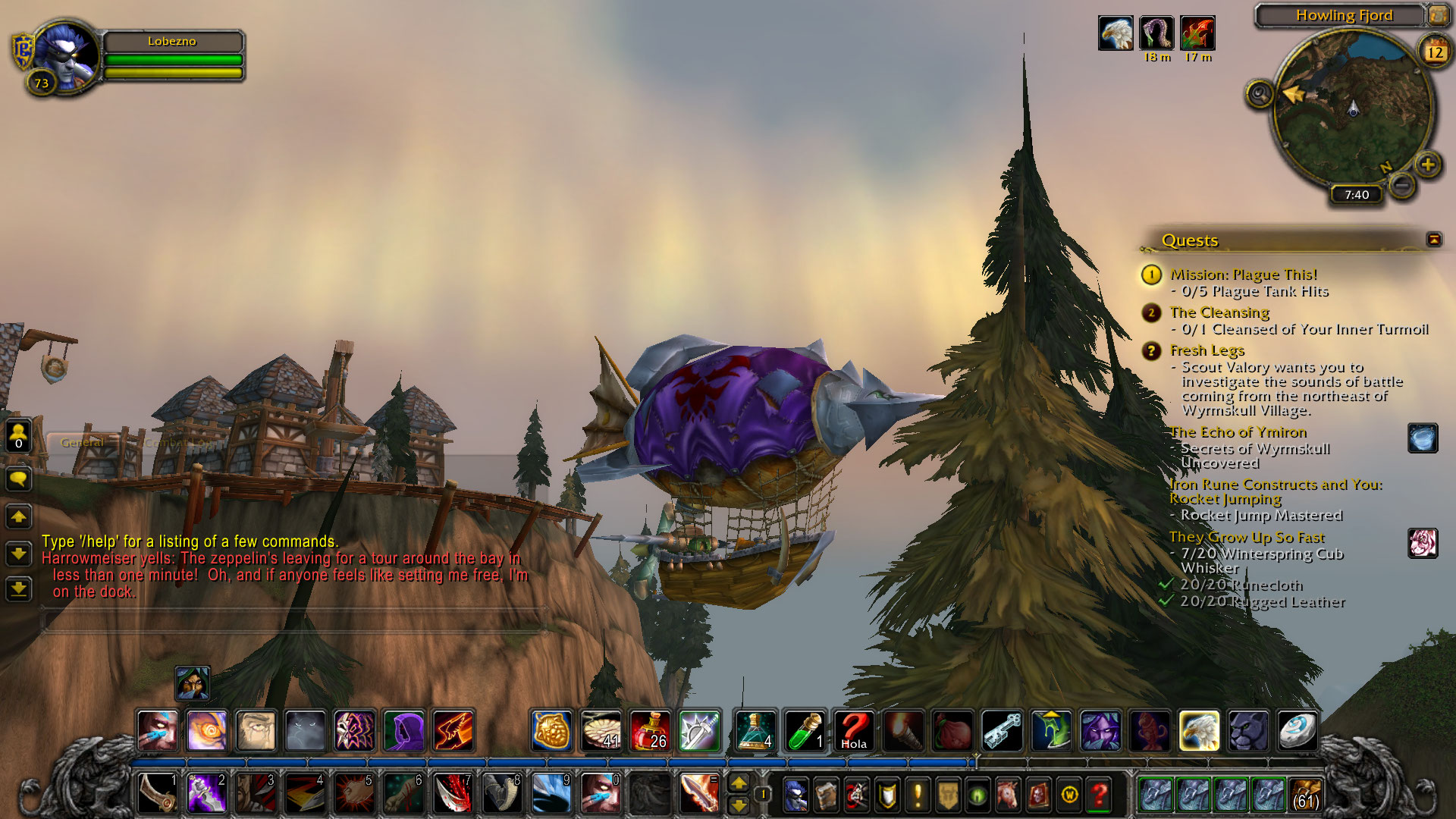This screenshot has height=819, width=1456.
Task: Use the red potion with 26 charges
Action: pyautogui.click(x=650, y=731)
